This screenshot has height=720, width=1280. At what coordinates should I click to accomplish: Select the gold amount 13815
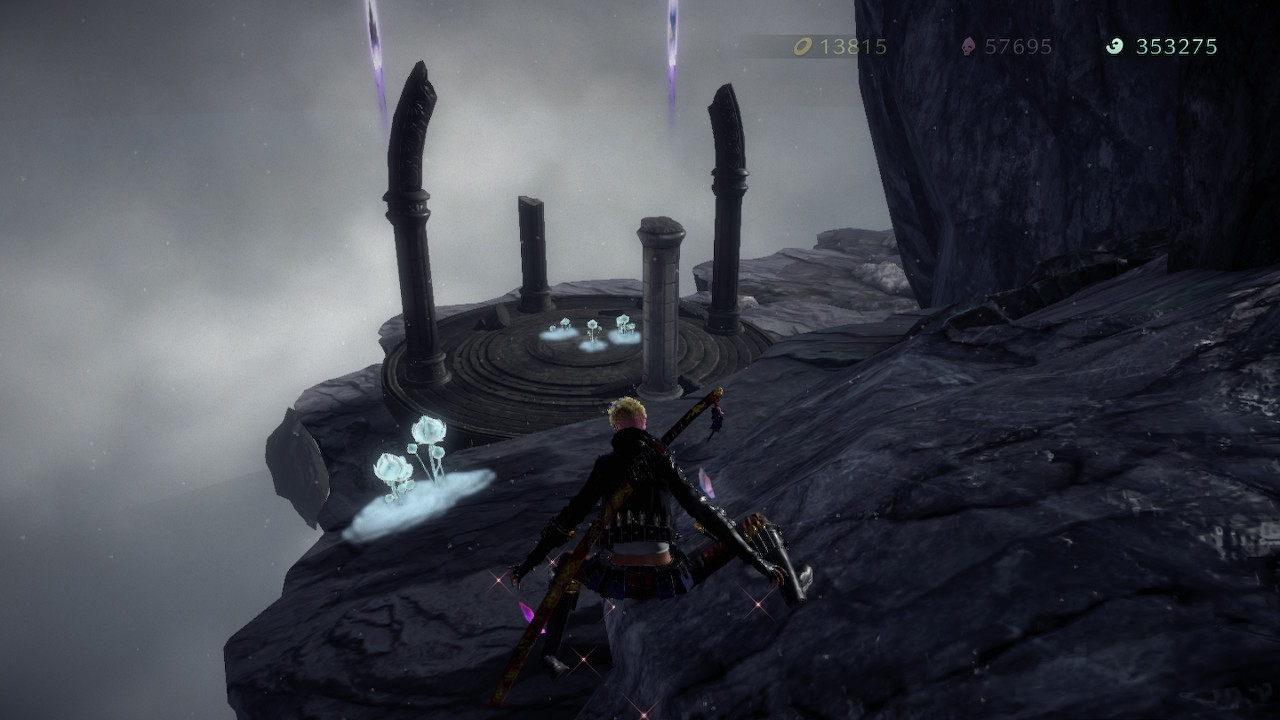tap(853, 45)
